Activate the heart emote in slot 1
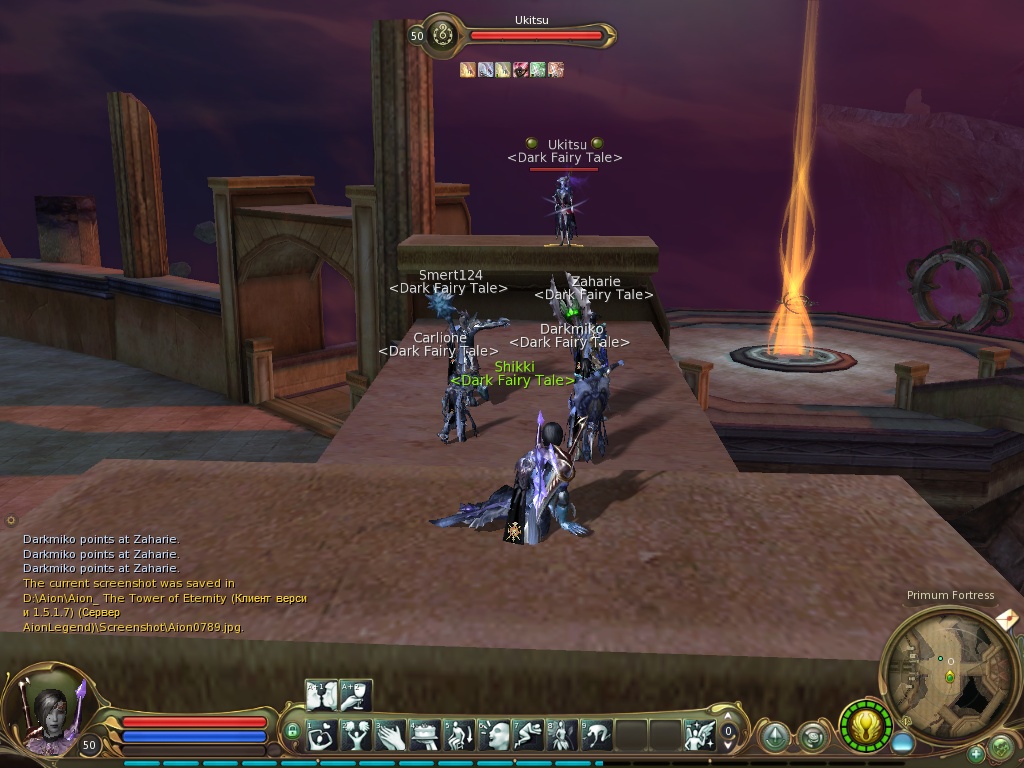 point(322,736)
